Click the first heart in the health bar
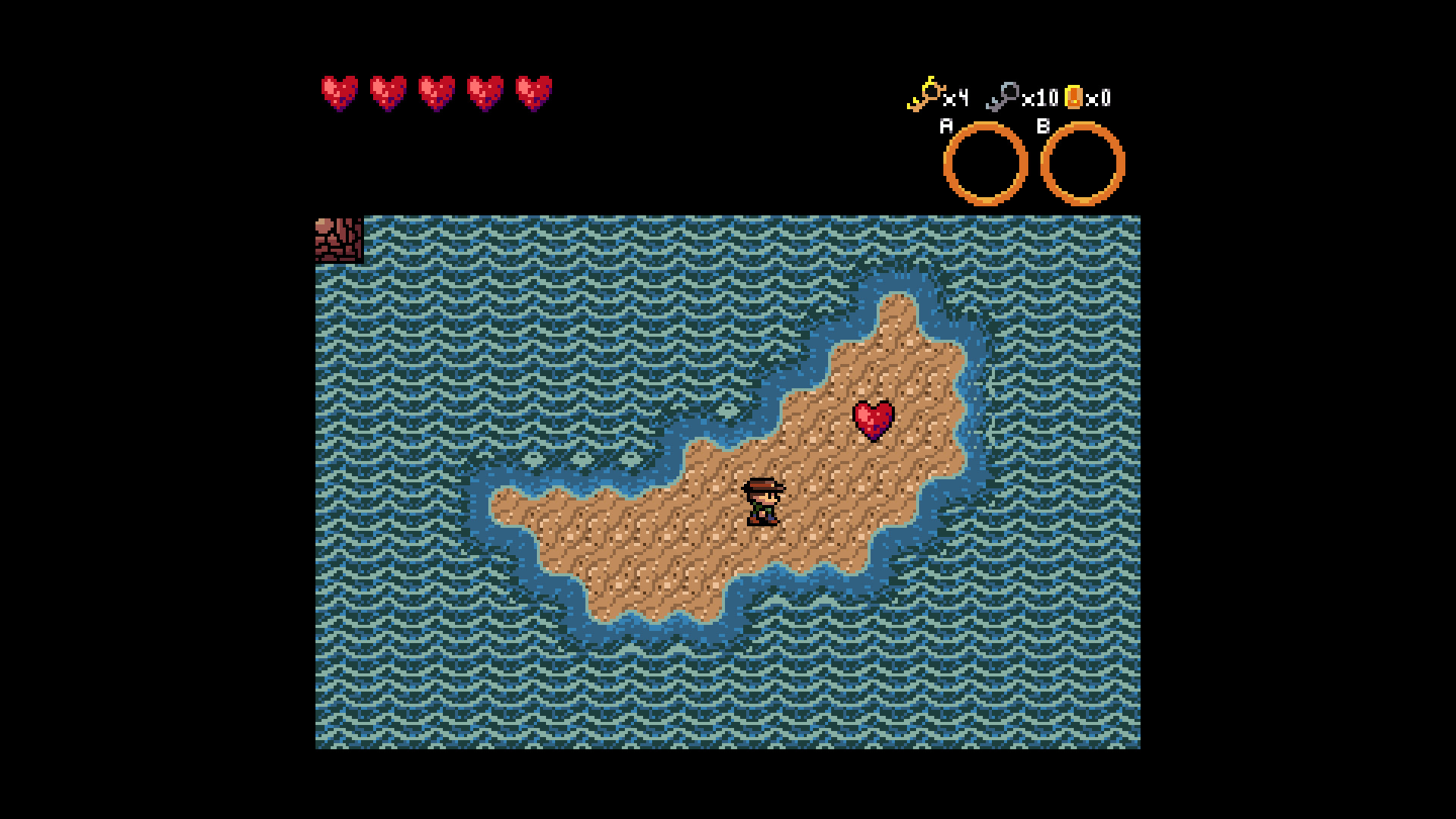This screenshot has width=1456, height=819. [x=339, y=93]
